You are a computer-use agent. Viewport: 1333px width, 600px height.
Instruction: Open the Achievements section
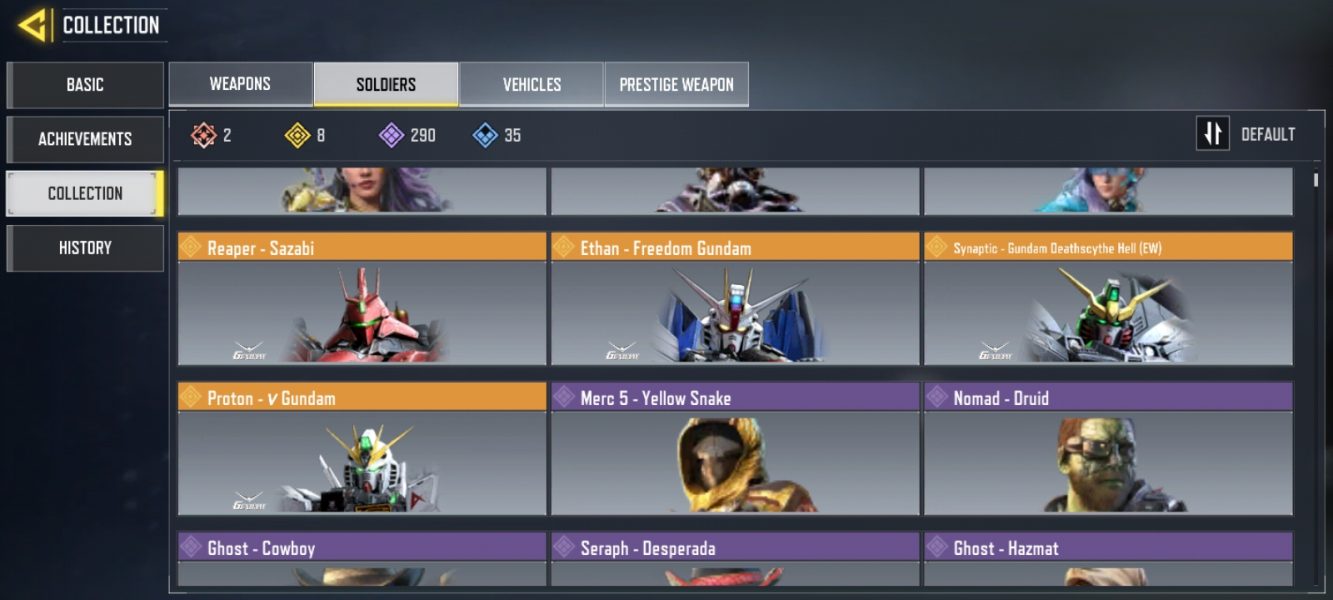[x=85, y=139]
